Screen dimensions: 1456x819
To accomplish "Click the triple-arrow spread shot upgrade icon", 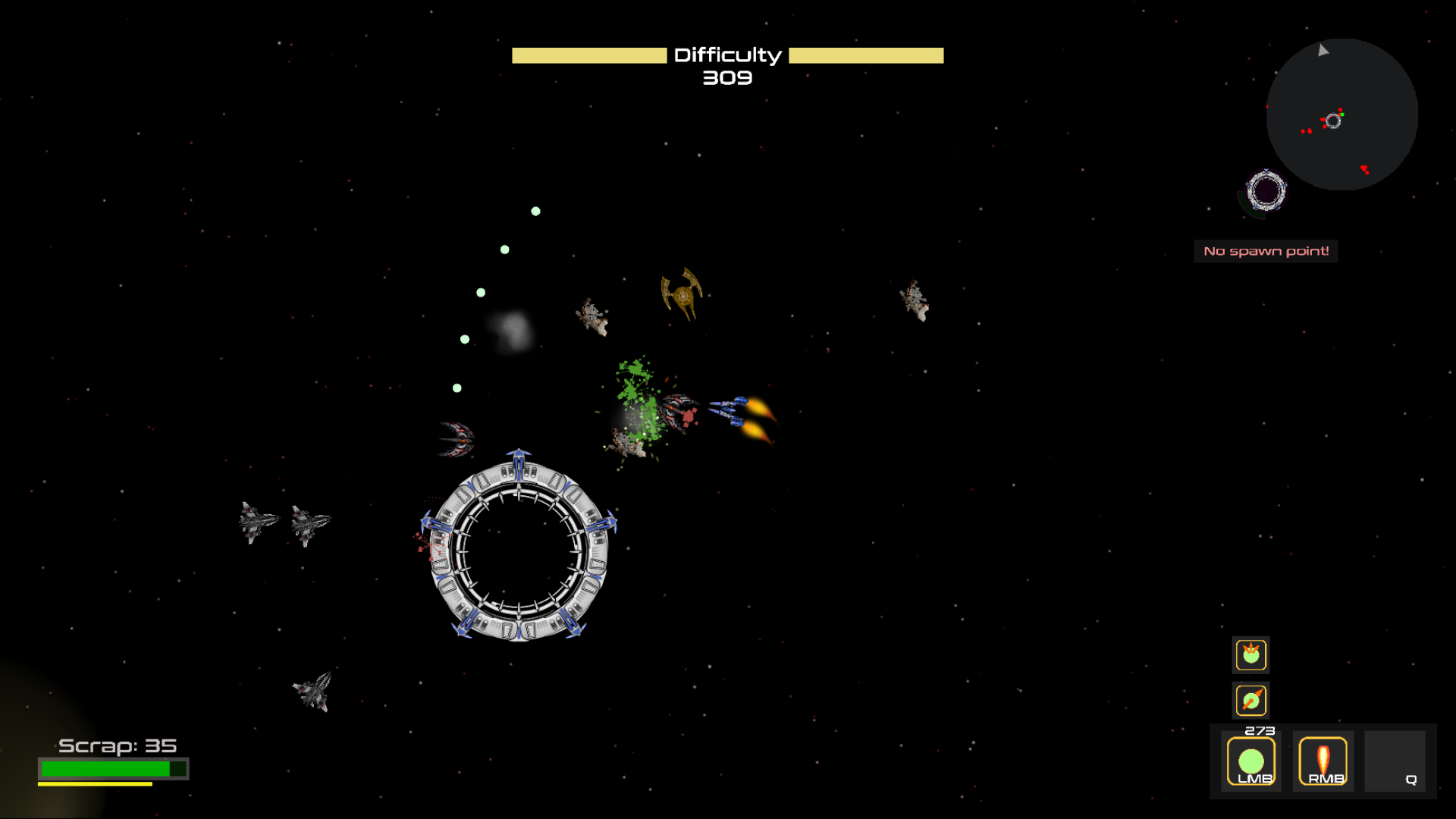I will pos(1250,654).
